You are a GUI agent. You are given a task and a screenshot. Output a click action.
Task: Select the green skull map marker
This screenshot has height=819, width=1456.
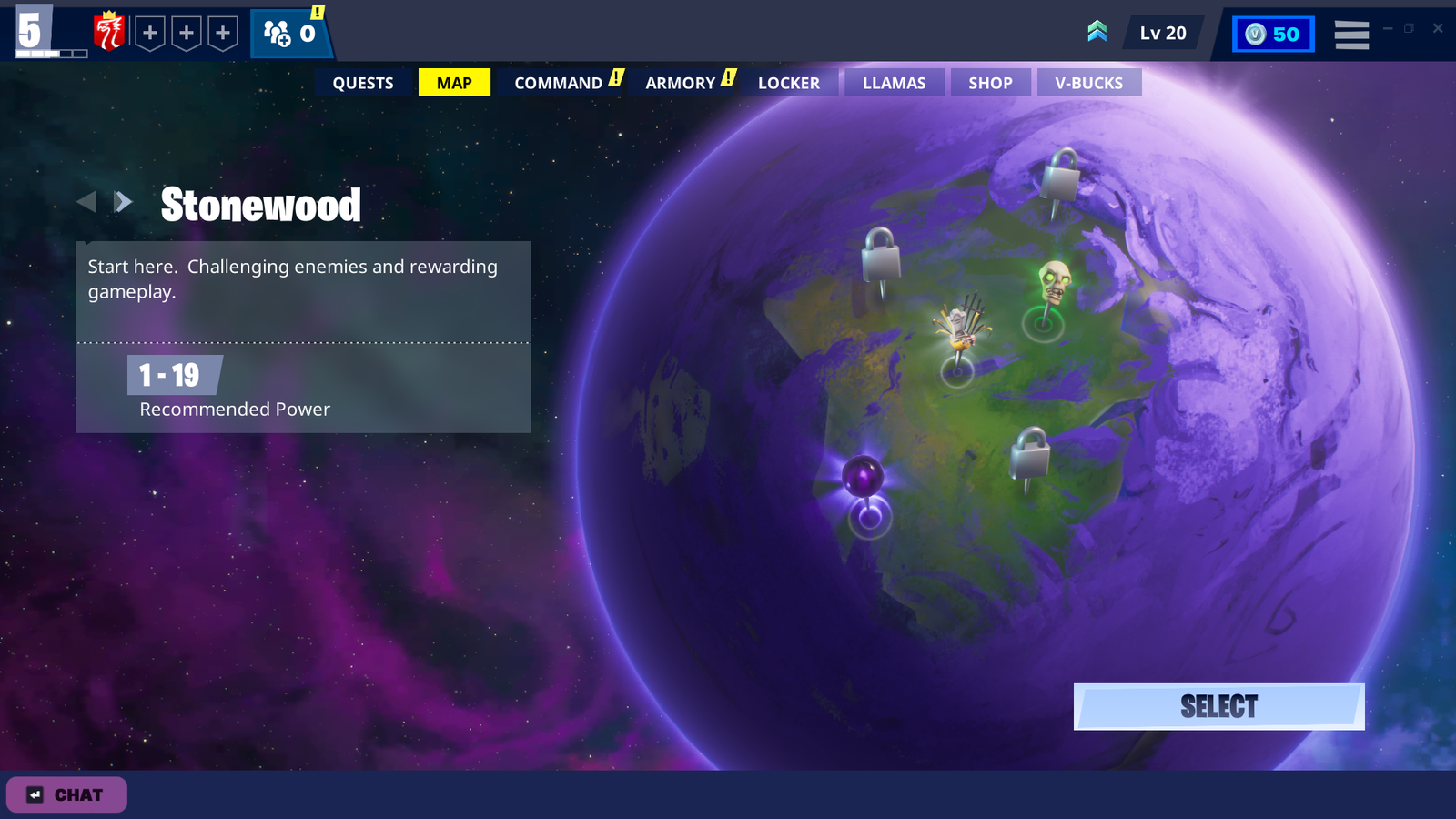[1054, 283]
